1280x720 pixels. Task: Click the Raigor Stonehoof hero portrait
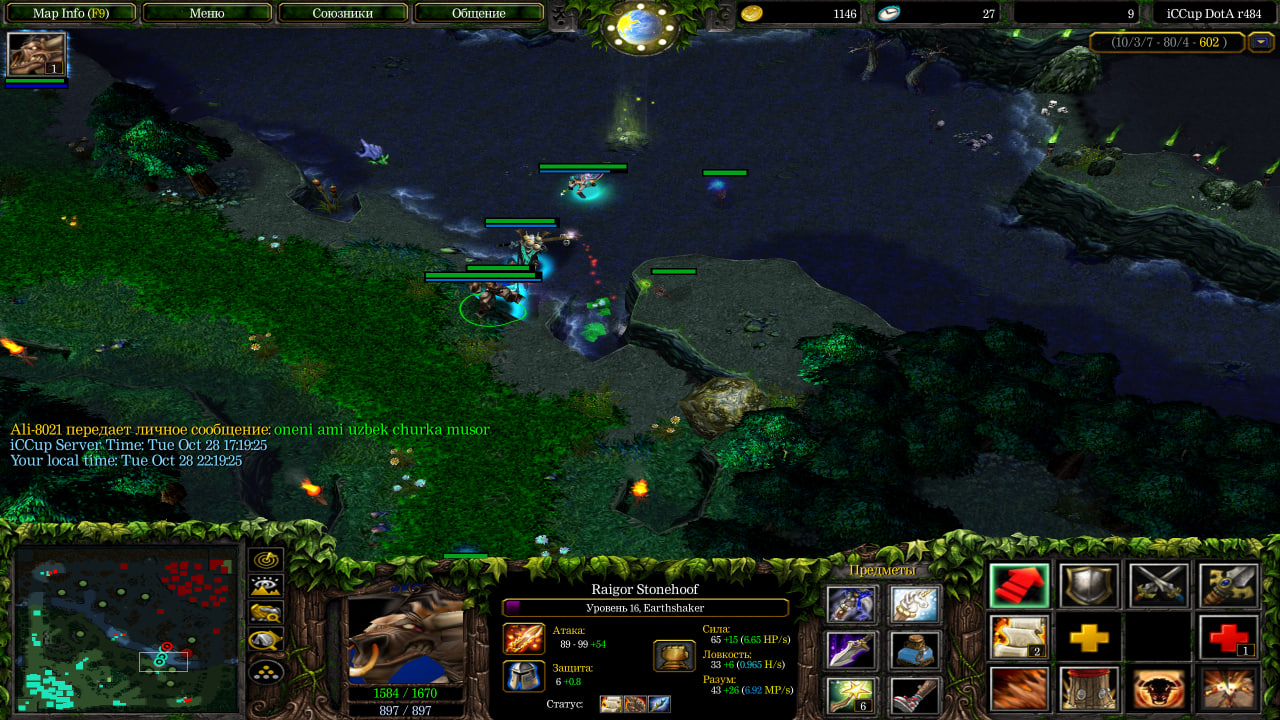point(407,634)
